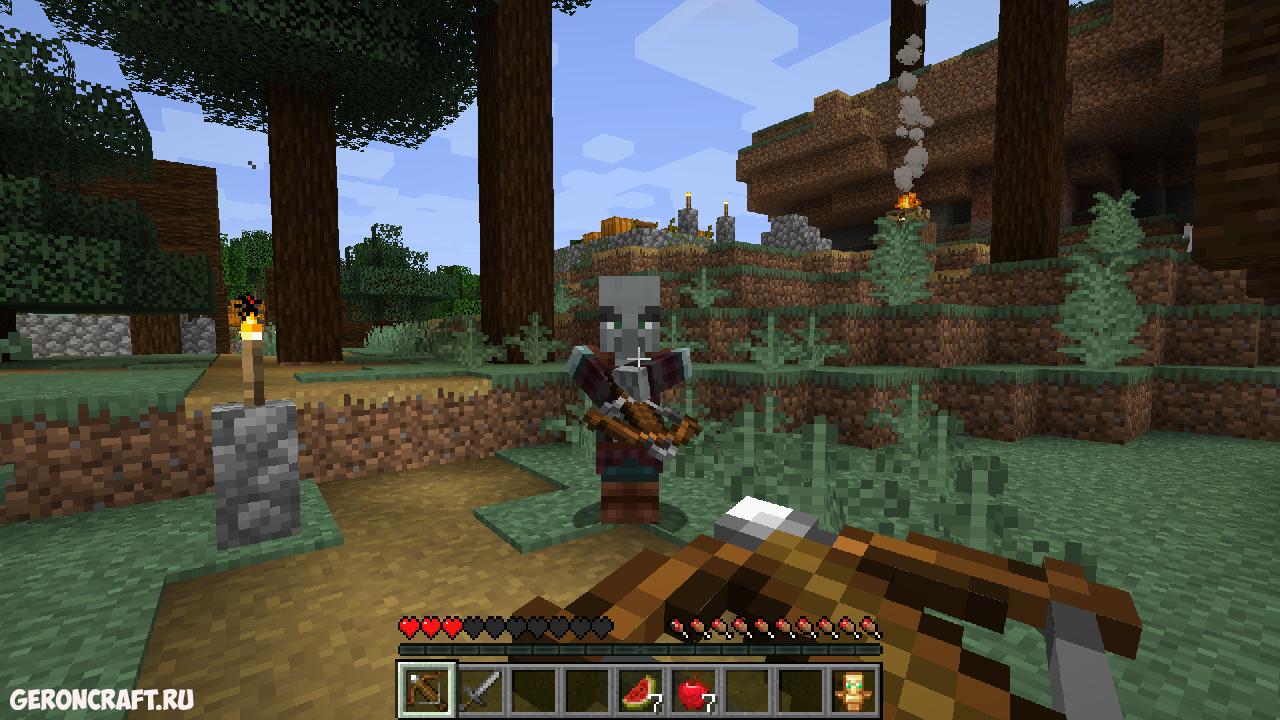The width and height of the screenshot is (1280, 720).
Task: Choose the melon slice in the hotbar
Action: [640, 690]
